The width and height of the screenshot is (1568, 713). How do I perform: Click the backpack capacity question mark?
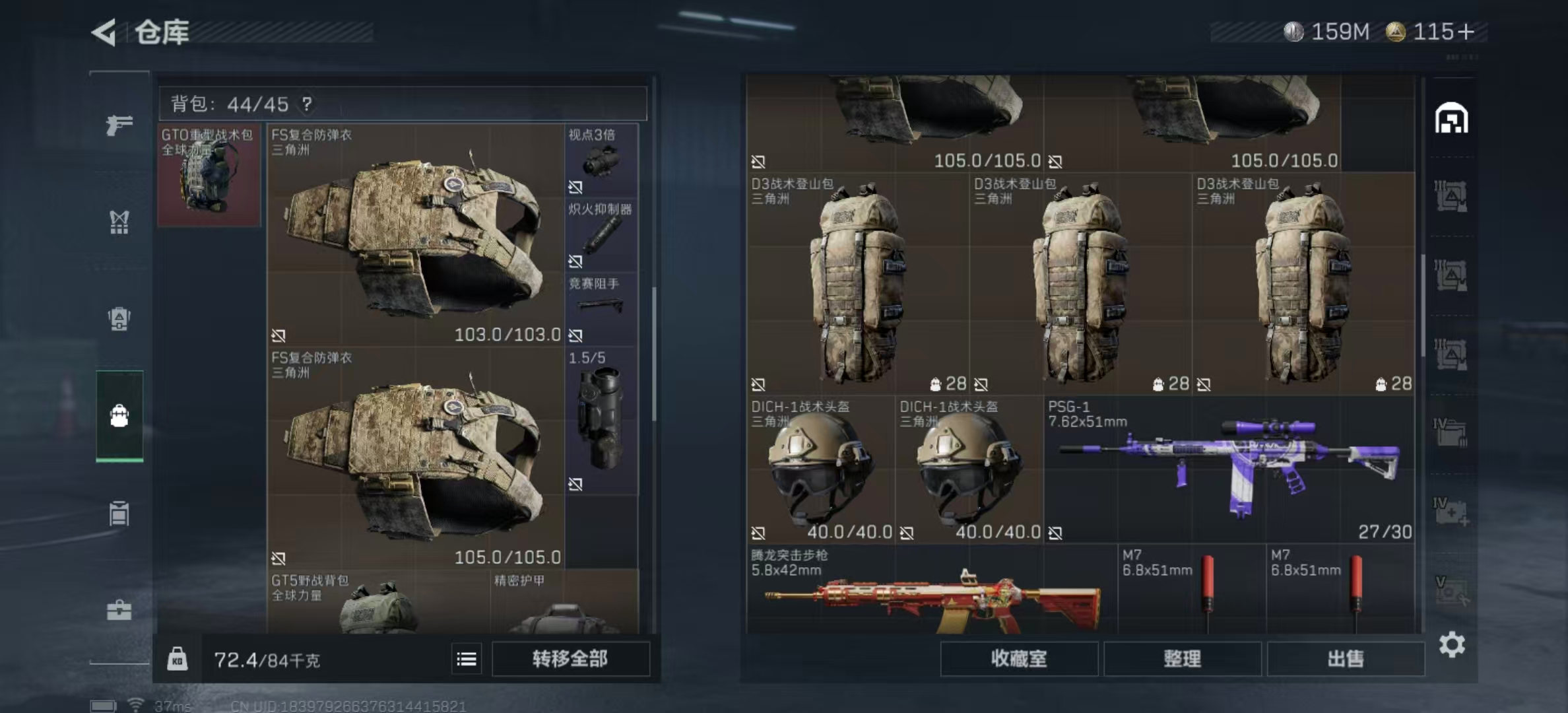pyautogui.click(x=307, y=104)
